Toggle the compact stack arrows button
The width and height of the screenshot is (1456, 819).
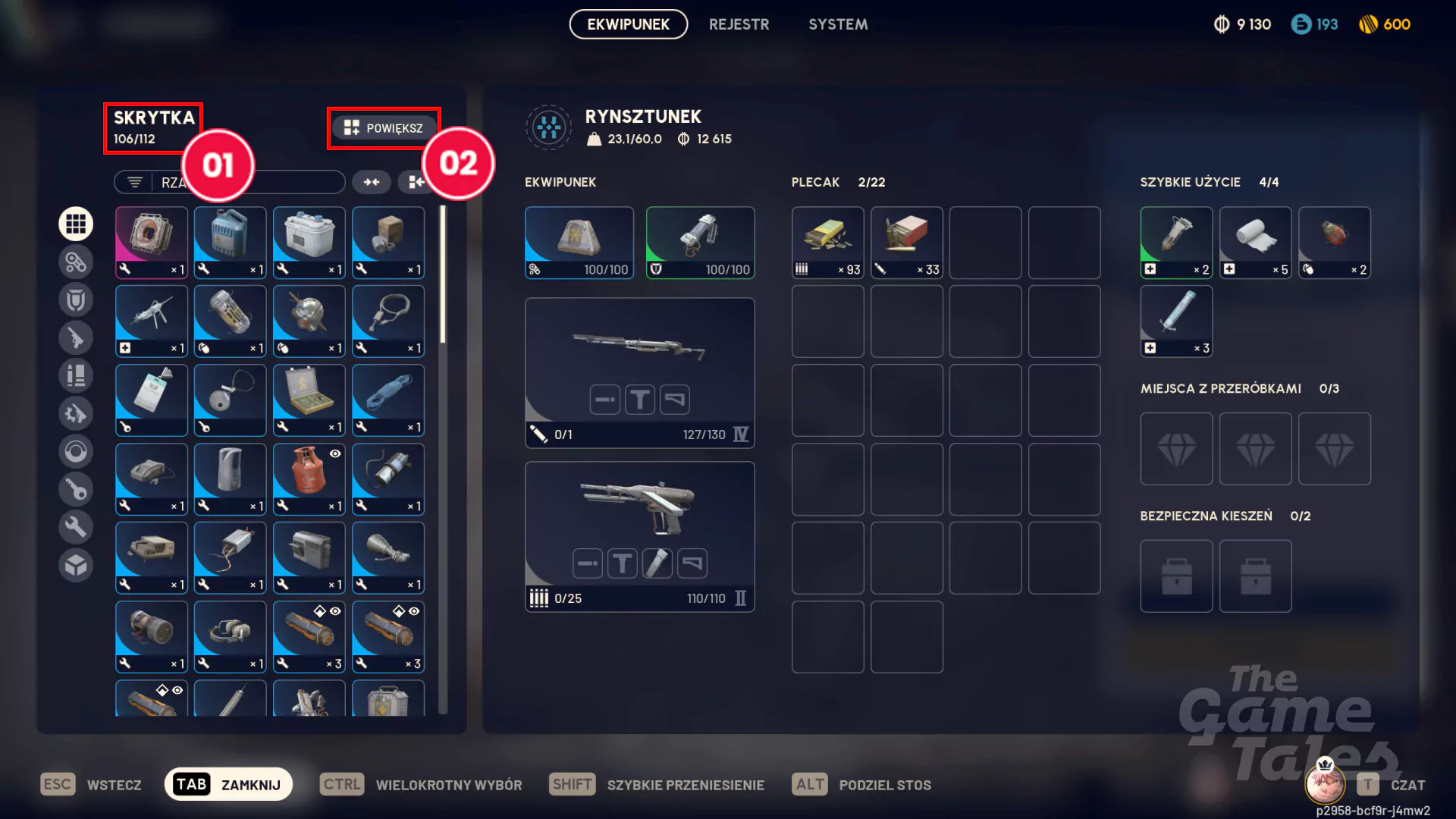point(371,182)
